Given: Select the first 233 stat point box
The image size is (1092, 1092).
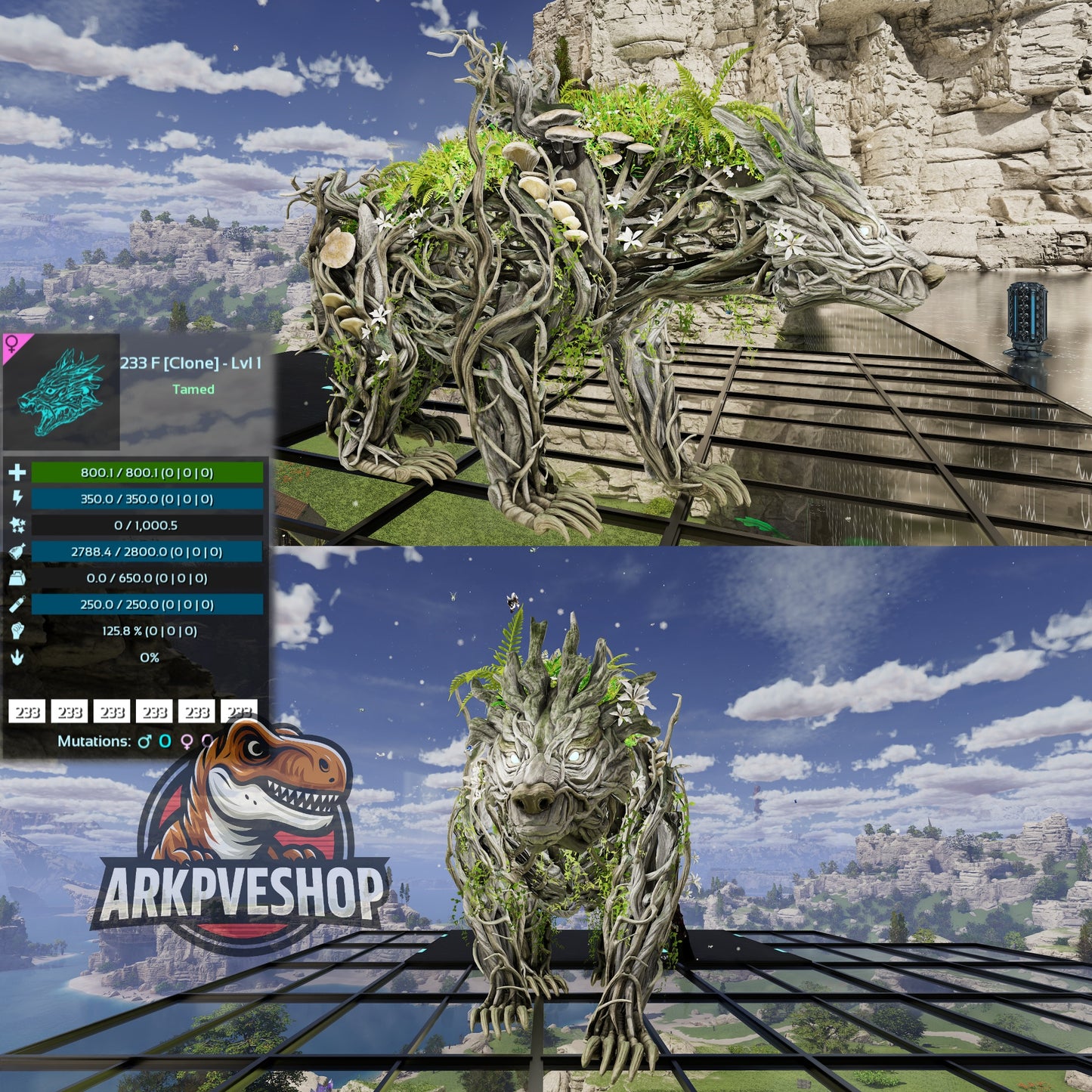Looking at the screenshot, I should point(26,710).
